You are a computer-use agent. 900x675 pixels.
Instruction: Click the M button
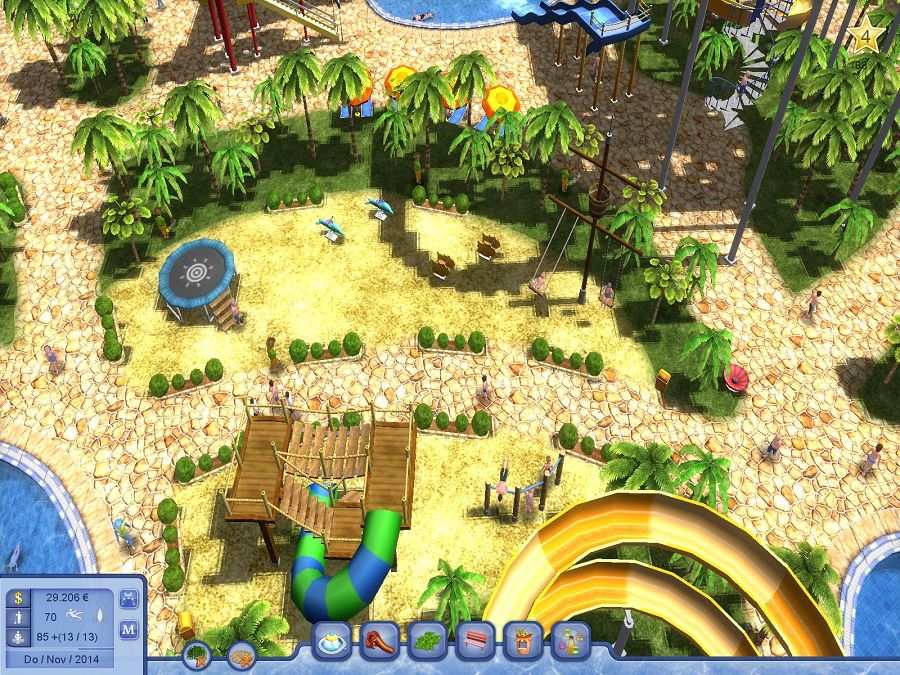(x=128, y=629)
